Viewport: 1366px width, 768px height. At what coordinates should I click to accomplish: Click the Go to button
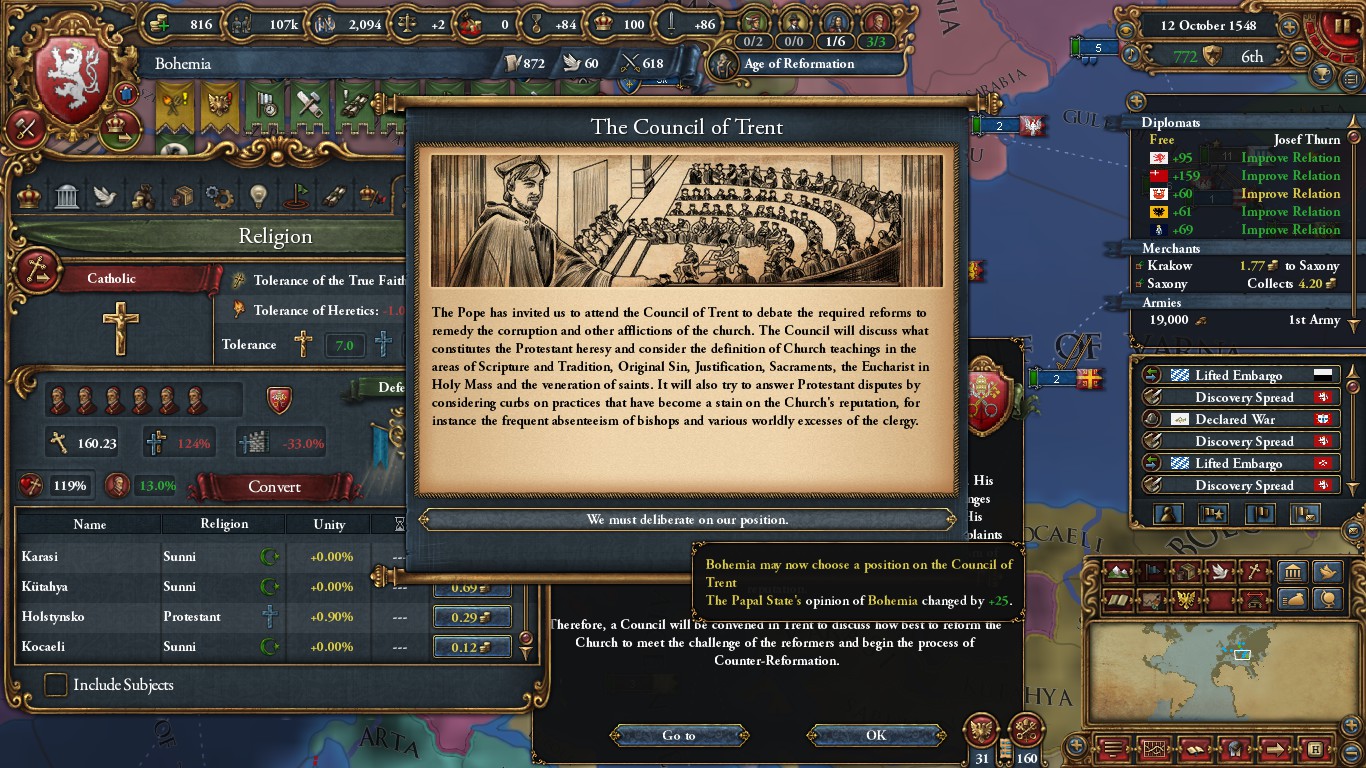678,735
